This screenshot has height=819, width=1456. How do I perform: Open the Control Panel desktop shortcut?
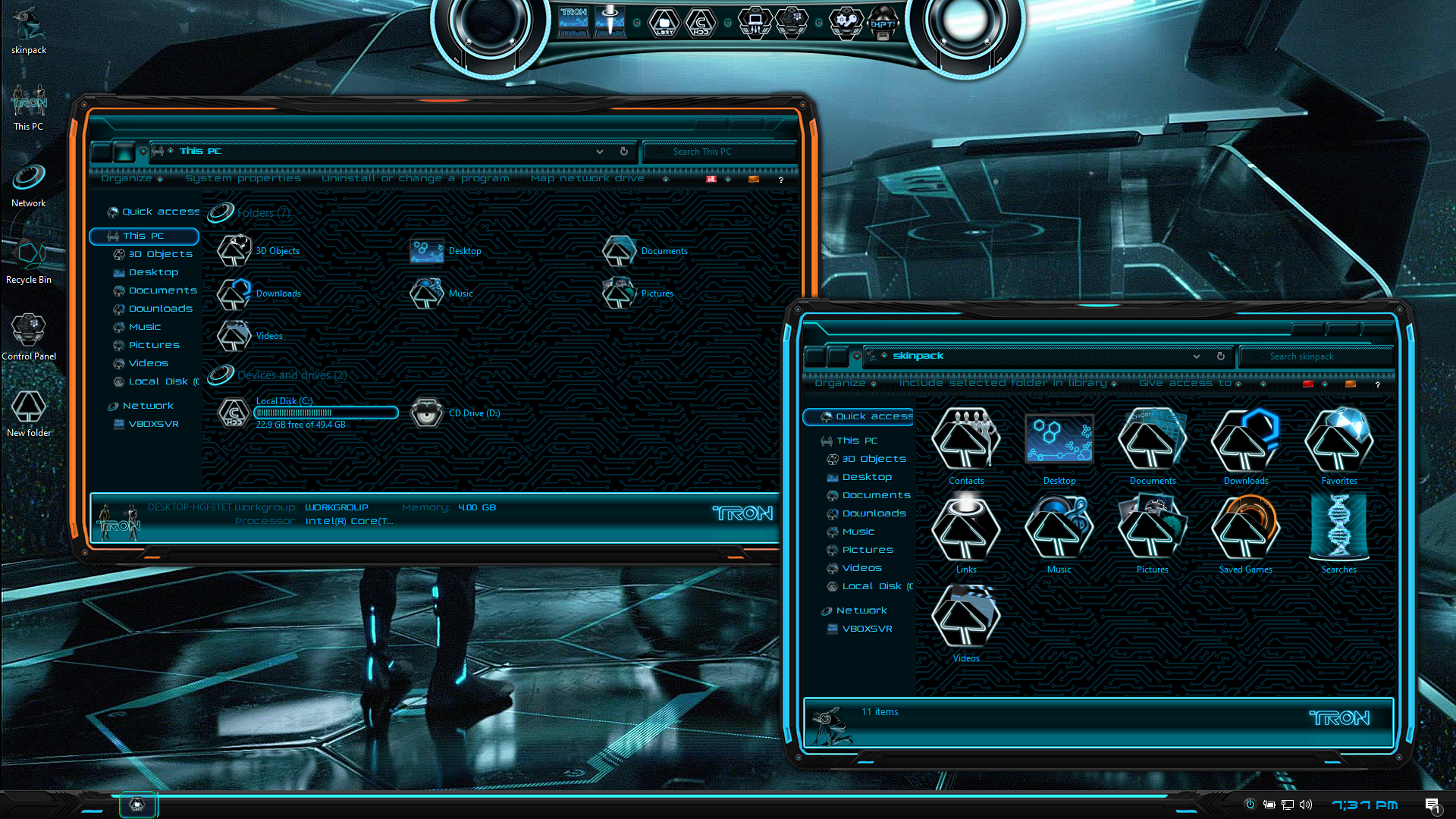point(29,334)
